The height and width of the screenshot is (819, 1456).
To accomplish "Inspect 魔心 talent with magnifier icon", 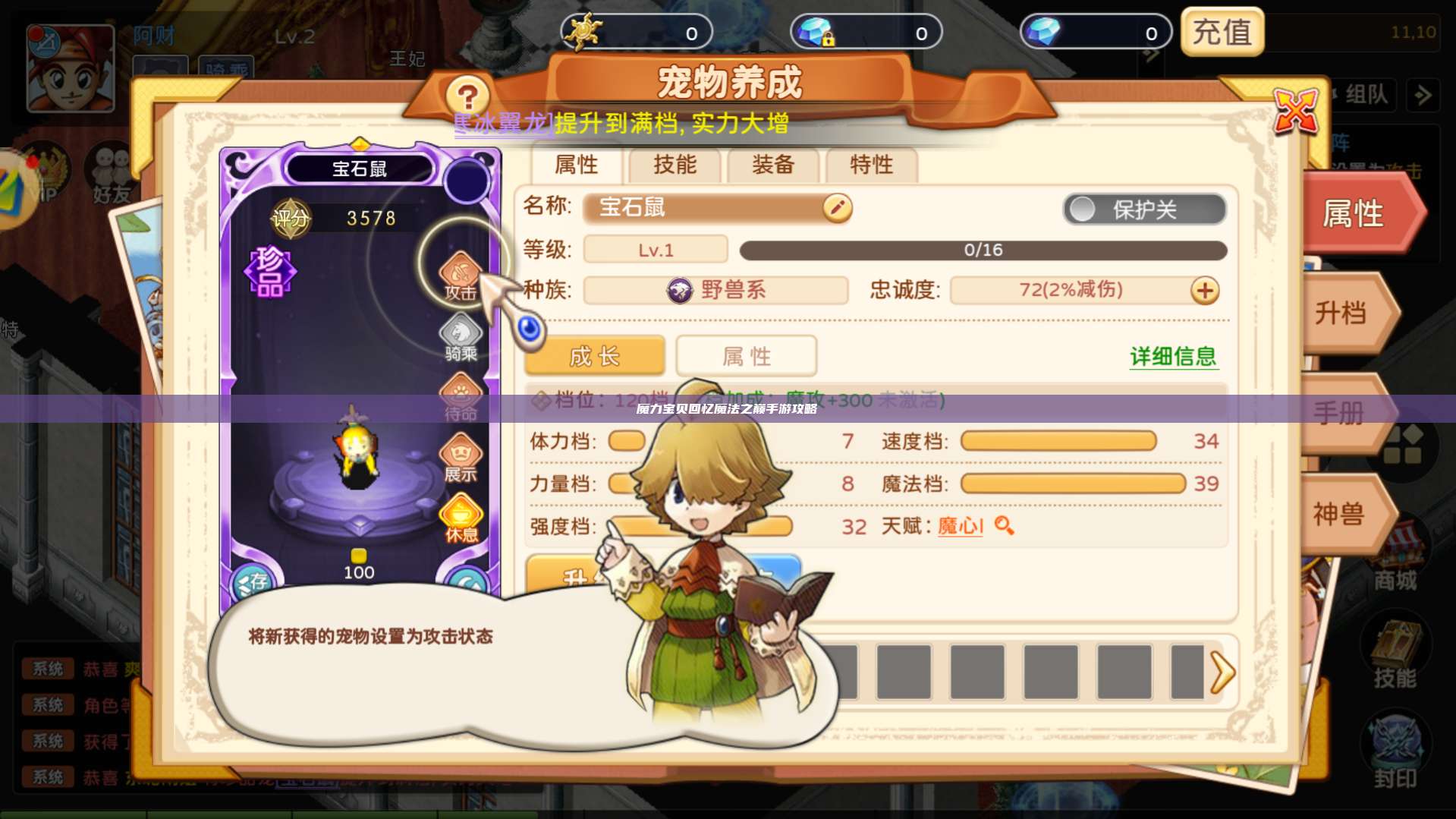I will (1006, 526).
